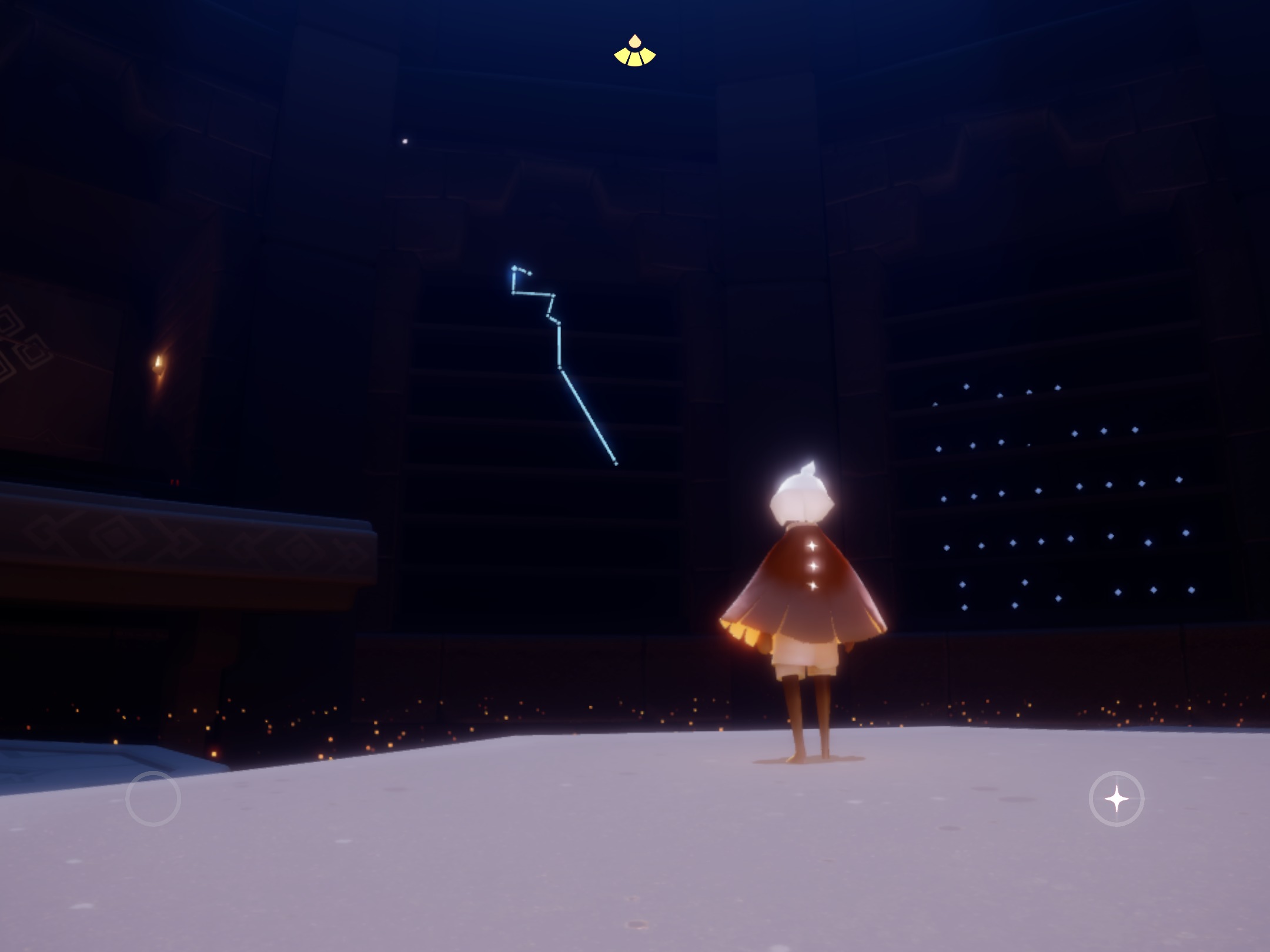
Task: Click the yellow cape energy fan icon
Action: click(634, 52)
